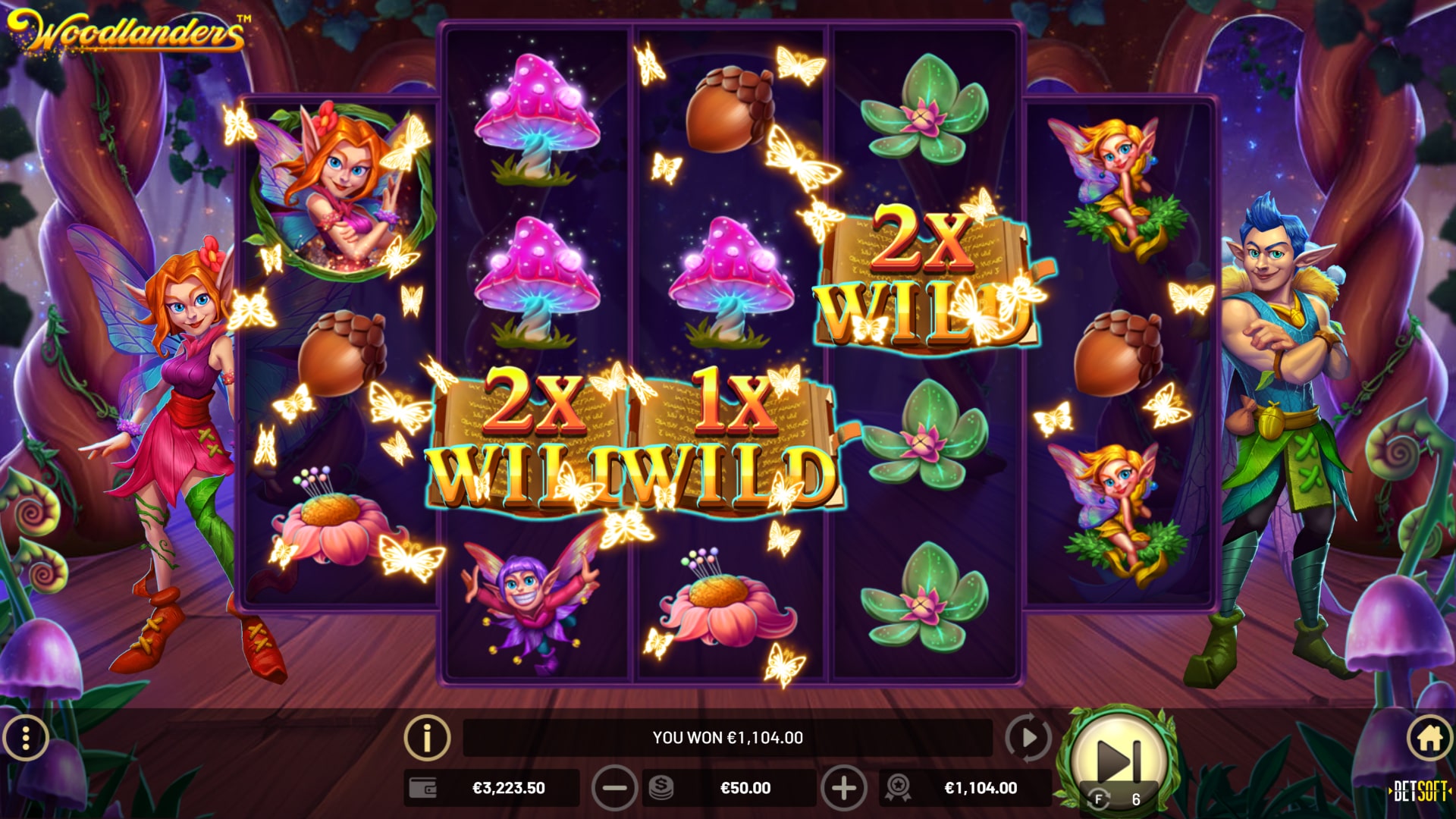Screen dimensions: 1456x819
Task: Click the Woodlanders game logo
Action: pyautogui.click(x=125, y=30)
